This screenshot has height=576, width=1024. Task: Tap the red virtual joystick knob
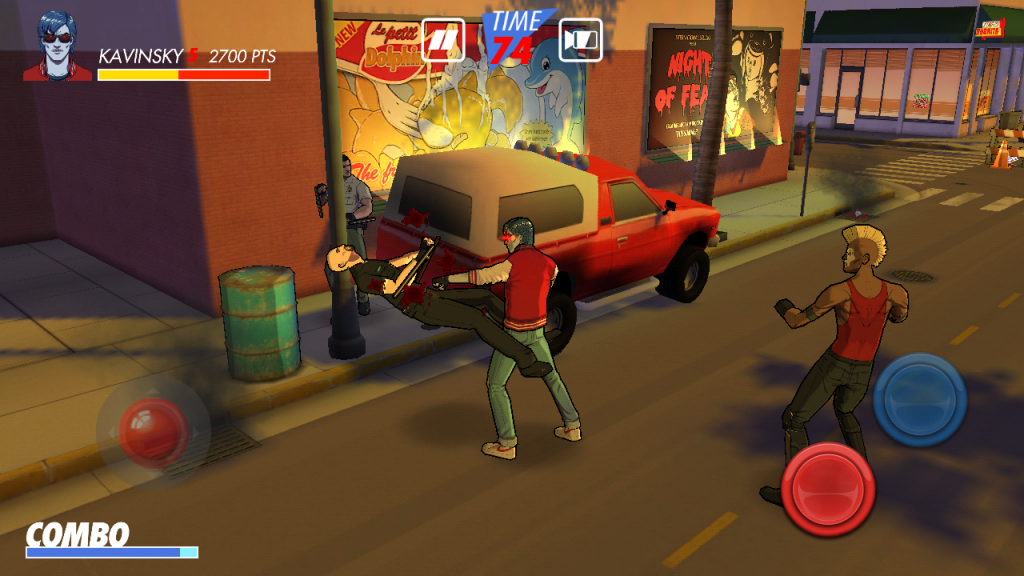coord(153,430)
